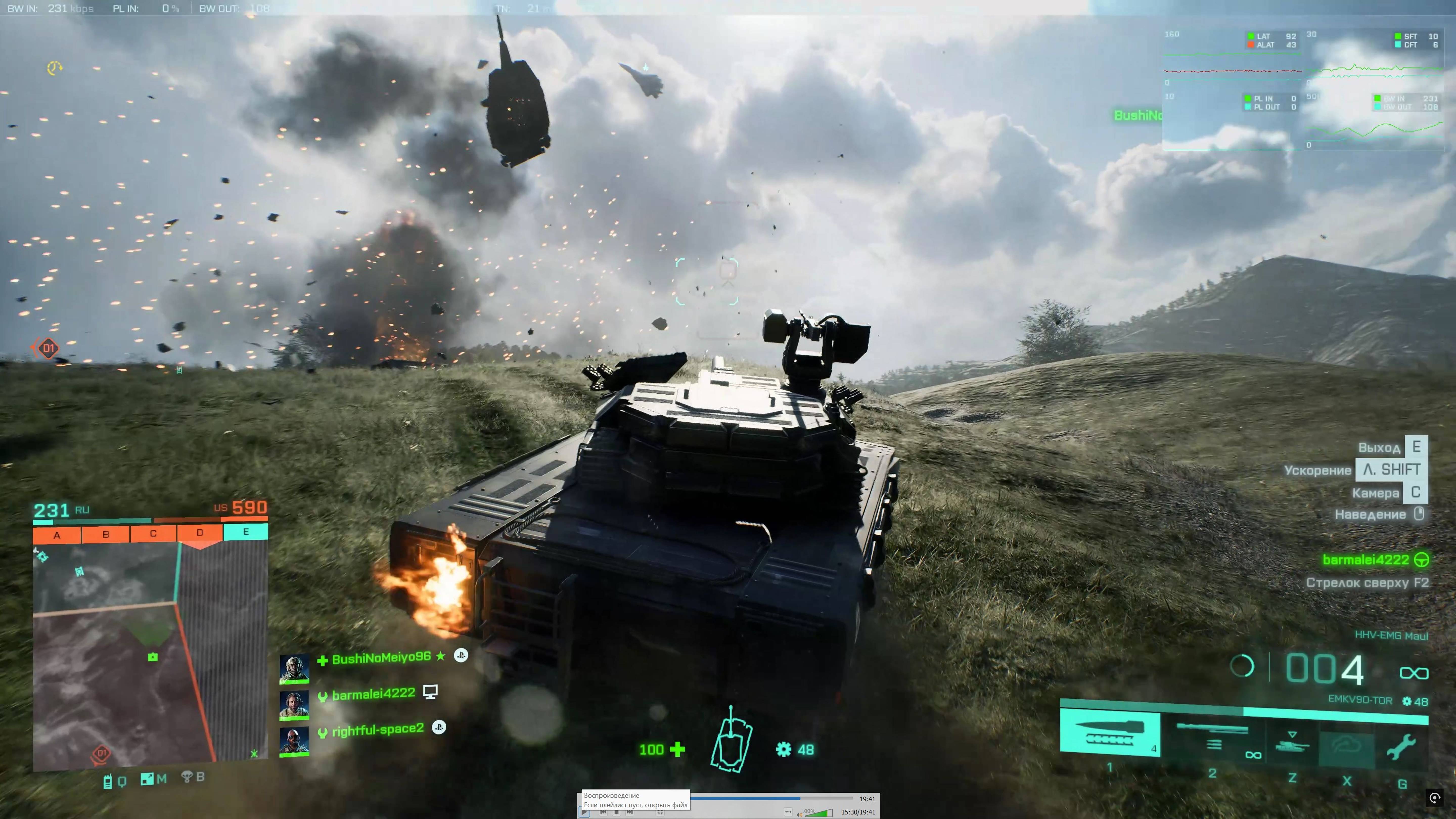Open the full map icon labeled M

(148, 779)
